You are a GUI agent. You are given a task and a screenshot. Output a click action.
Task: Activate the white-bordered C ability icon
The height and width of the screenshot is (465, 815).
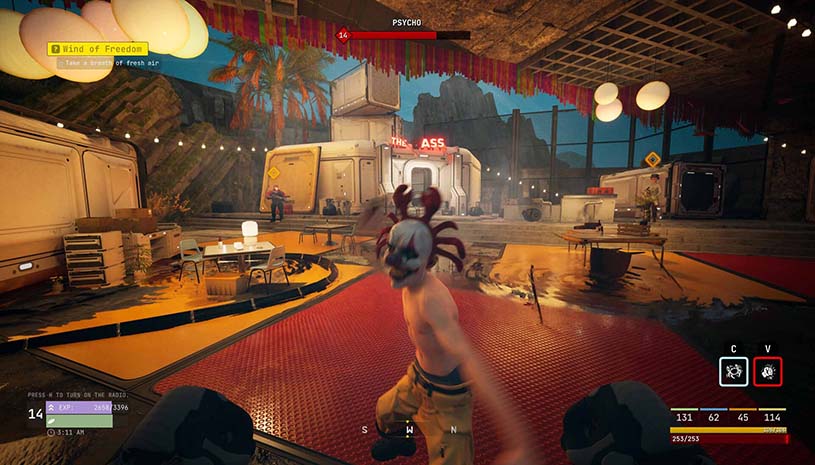(x=733, y=372)
